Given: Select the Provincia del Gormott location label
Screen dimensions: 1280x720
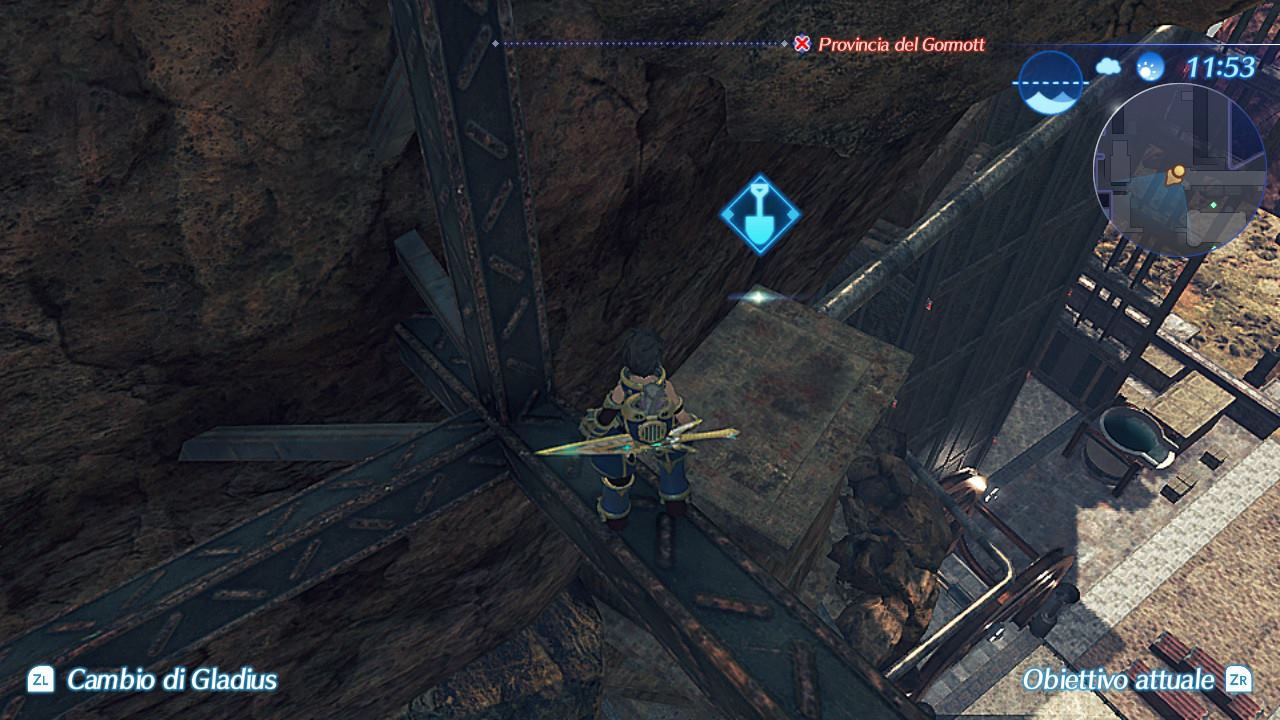Looking at the screenshot, I should (901, 44).
